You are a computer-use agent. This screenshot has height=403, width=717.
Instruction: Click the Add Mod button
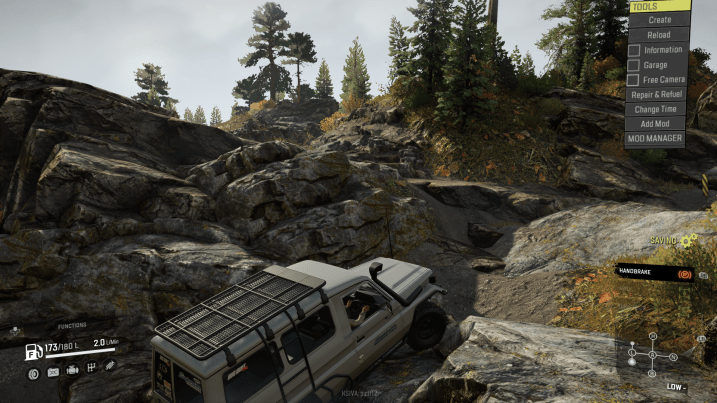pos(656,123)
